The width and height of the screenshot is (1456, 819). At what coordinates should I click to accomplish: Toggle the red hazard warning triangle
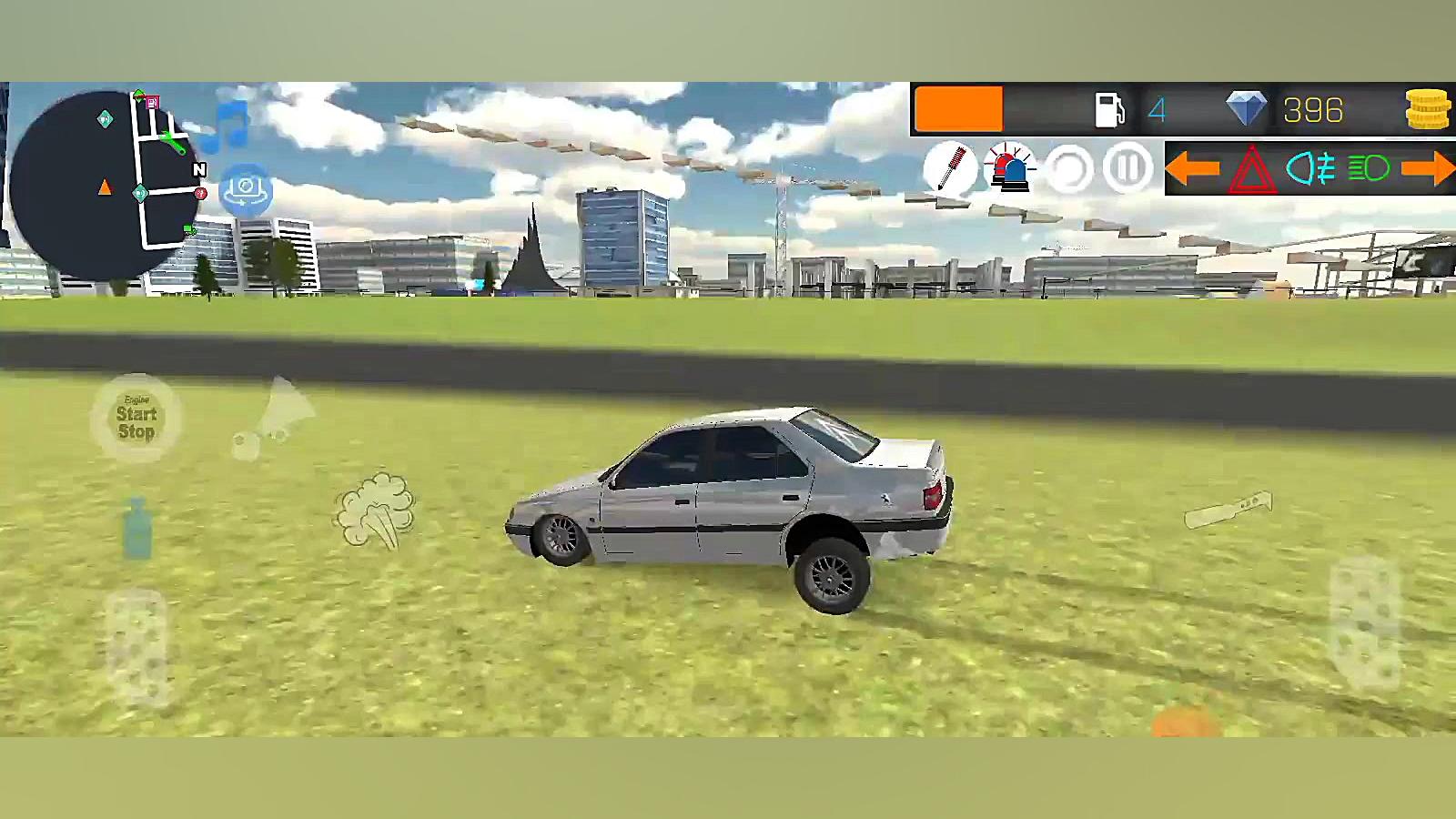(1252, 169)
